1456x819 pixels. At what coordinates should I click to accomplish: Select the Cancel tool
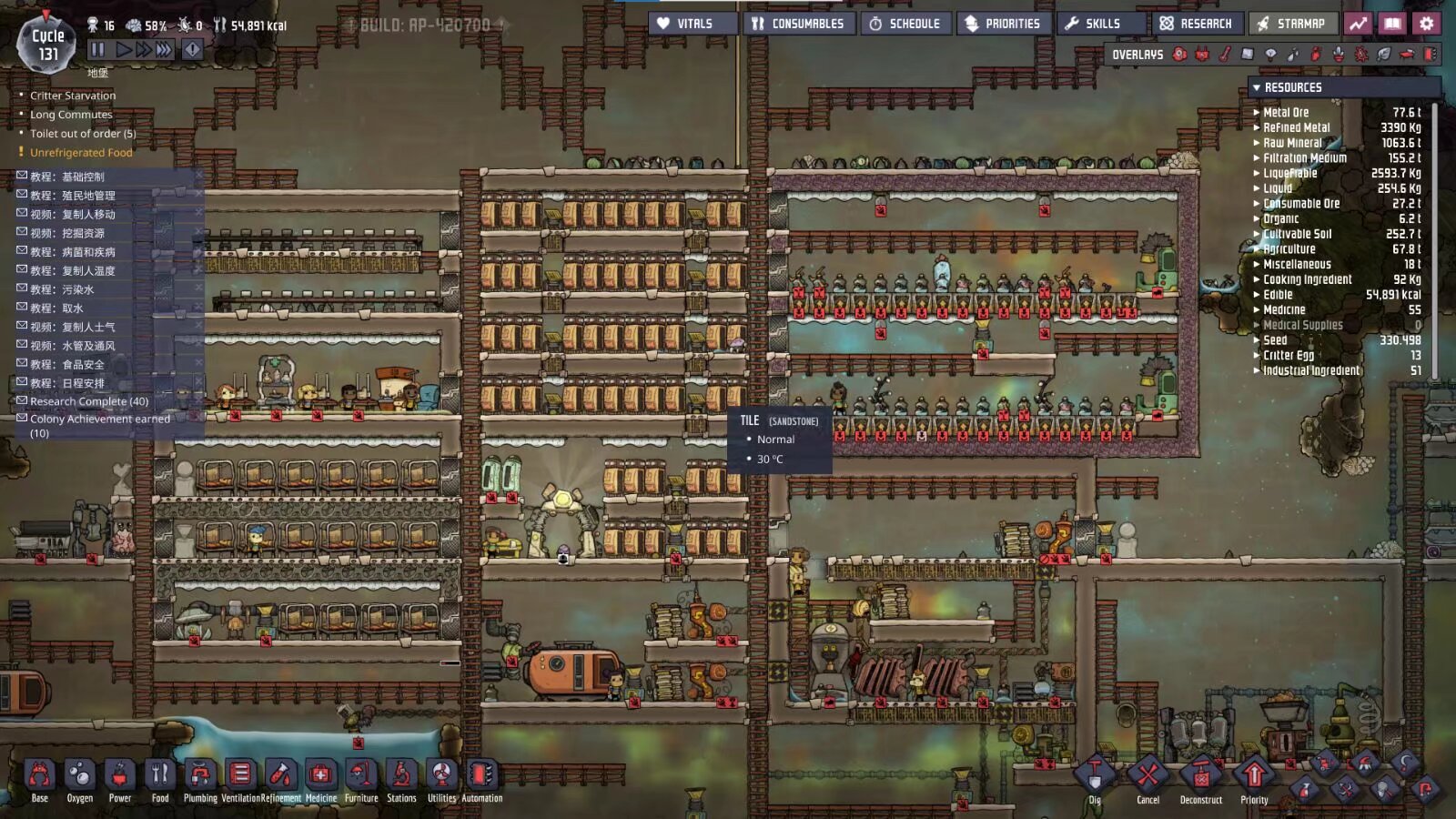[1148, 776]
